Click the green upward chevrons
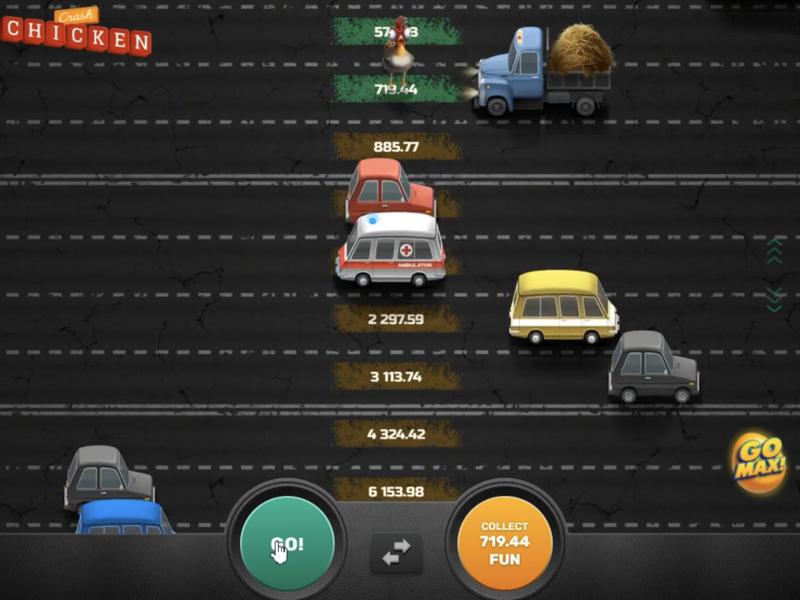 pyautogui.click(x=773, y=251)
